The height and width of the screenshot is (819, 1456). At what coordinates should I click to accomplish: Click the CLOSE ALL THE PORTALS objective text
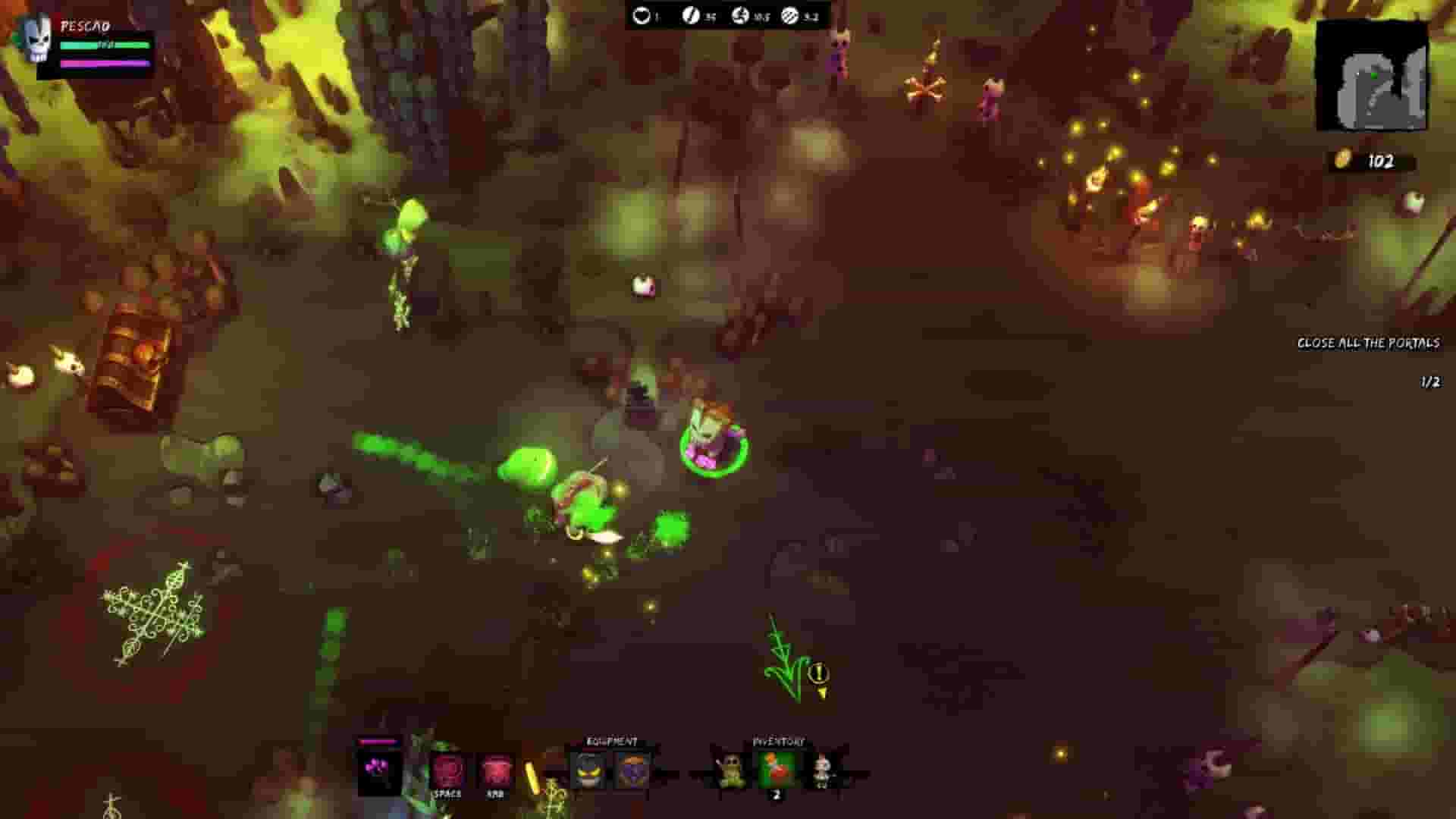[1369, 343]
